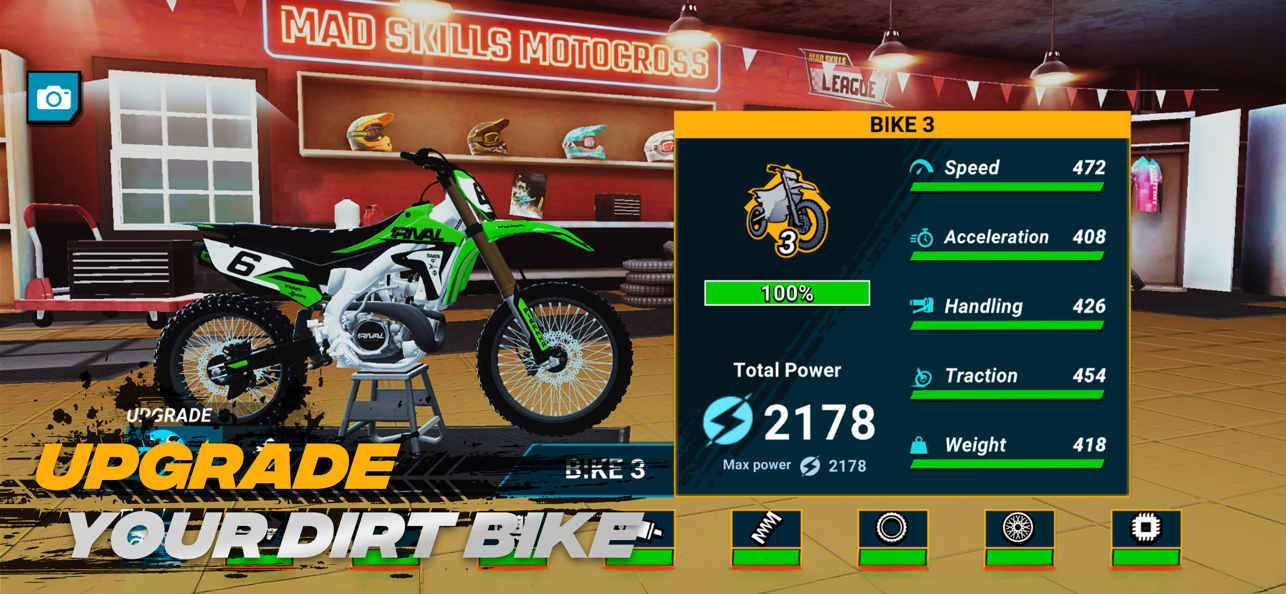This screenshot has width=1286, height=594.
Task: Choose the spoked wheel upgrade slot
Action: click(1019, 537)
